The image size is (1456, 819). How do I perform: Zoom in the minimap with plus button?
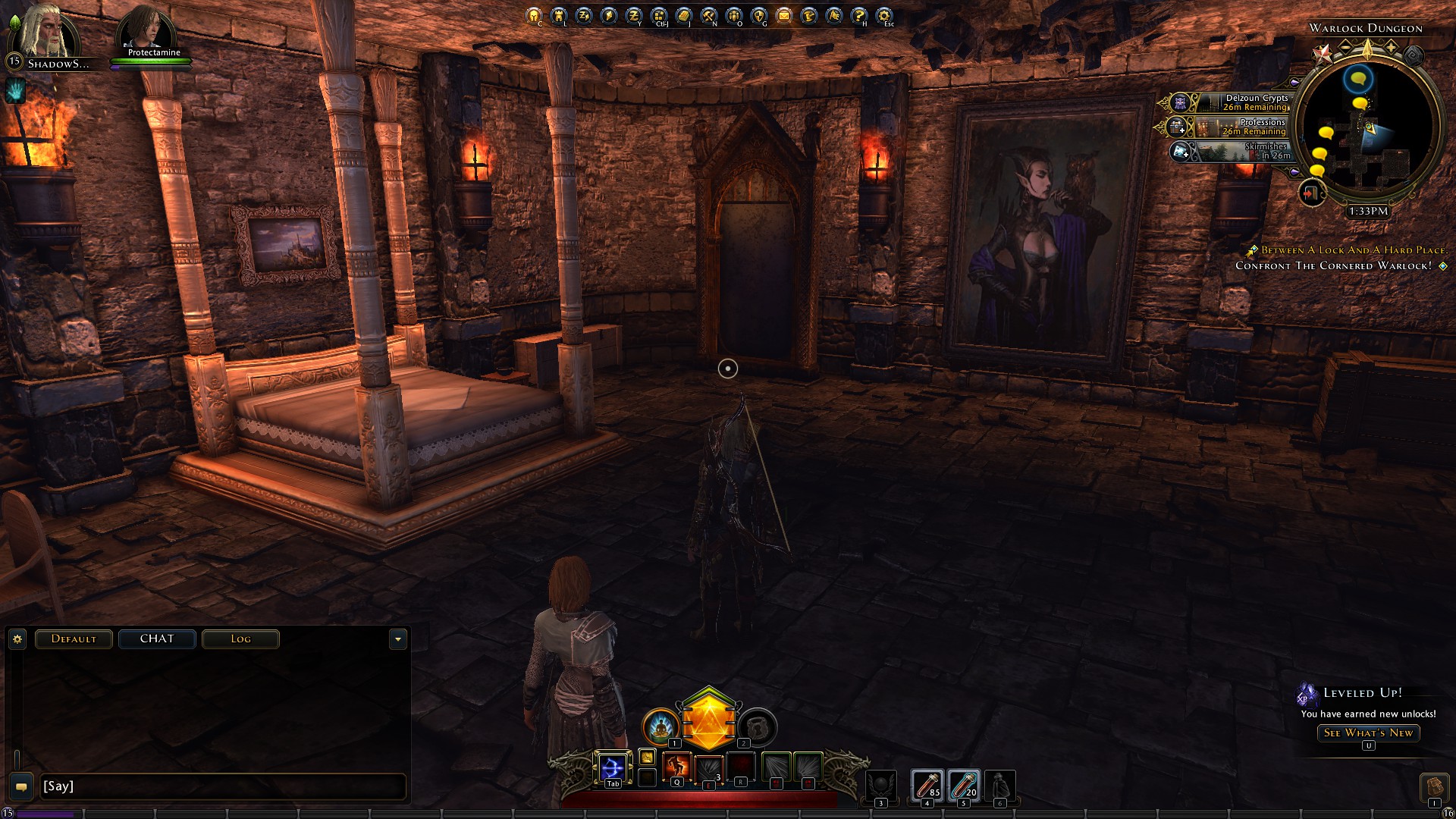[1391, 47]
